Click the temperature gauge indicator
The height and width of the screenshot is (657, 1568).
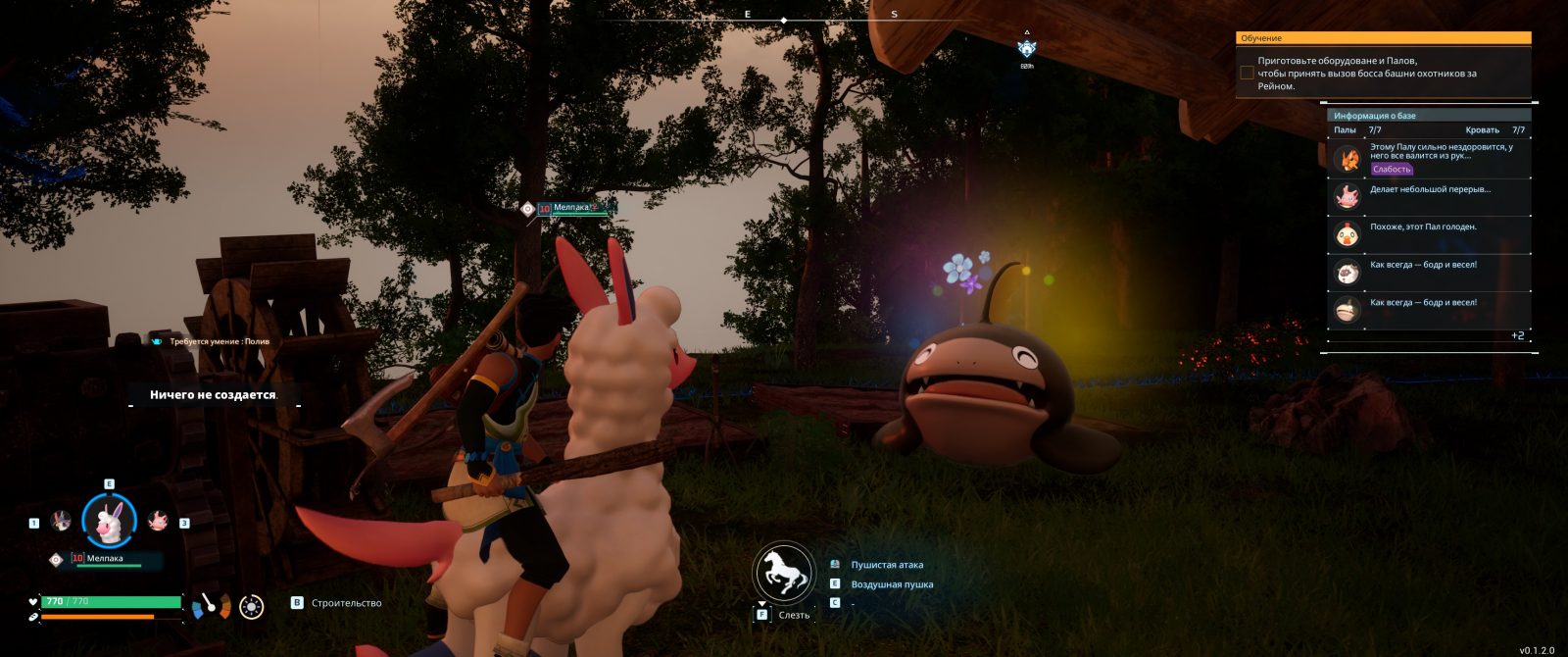[211, 606]
